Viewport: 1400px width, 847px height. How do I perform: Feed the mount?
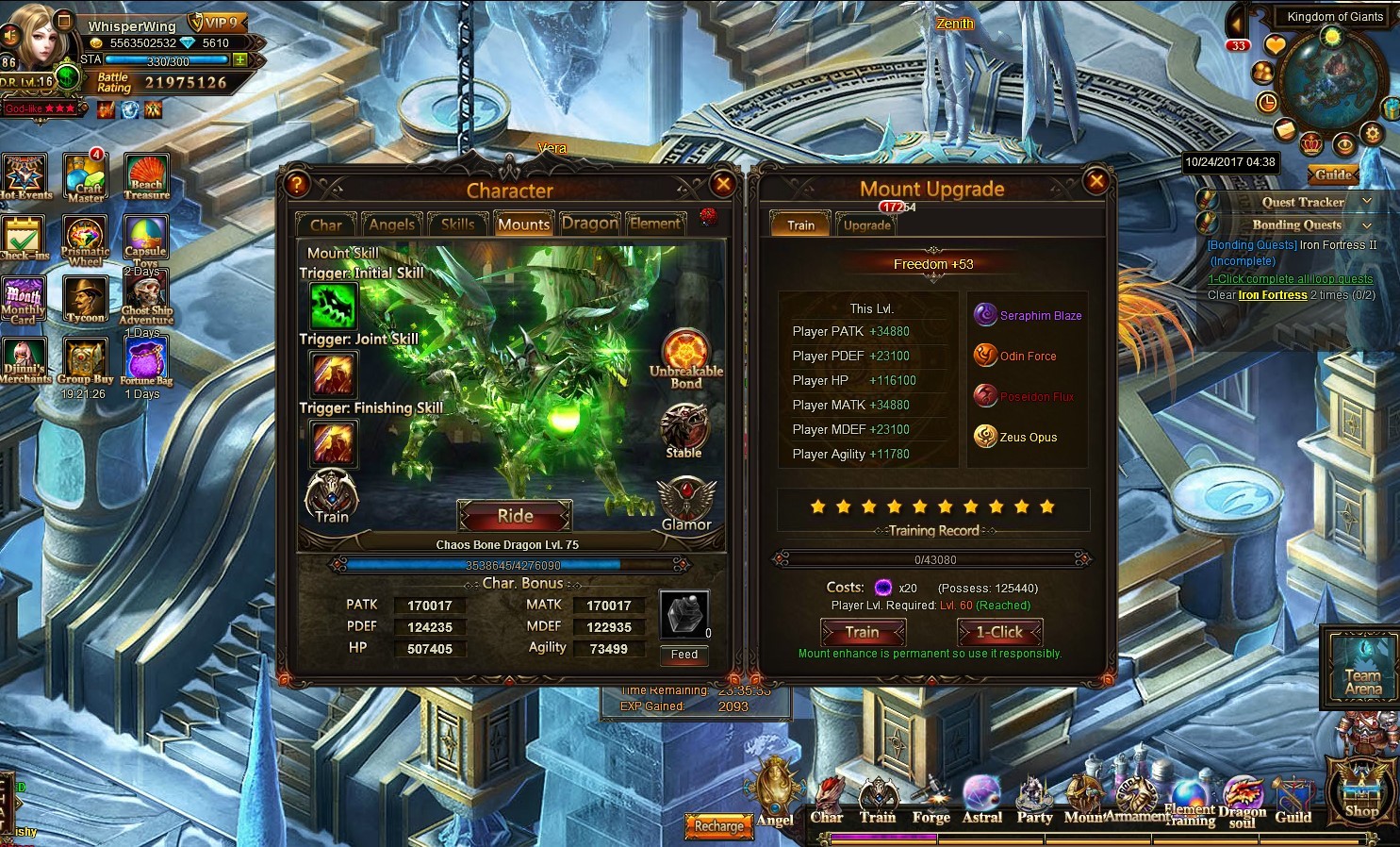[x=684, y=655]
